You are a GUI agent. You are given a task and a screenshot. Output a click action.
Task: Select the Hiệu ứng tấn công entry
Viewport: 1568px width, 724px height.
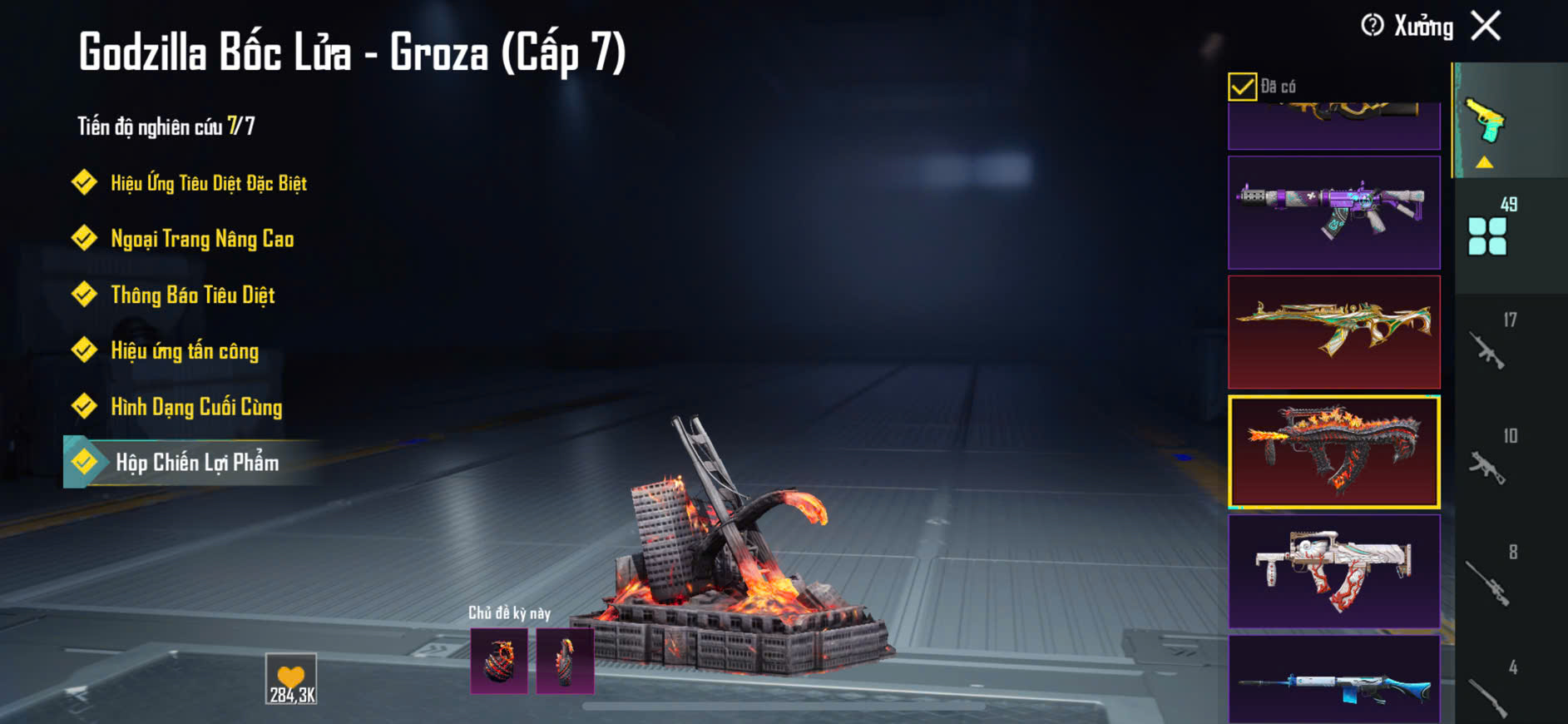pyautogui.click(x=185, y=350)
